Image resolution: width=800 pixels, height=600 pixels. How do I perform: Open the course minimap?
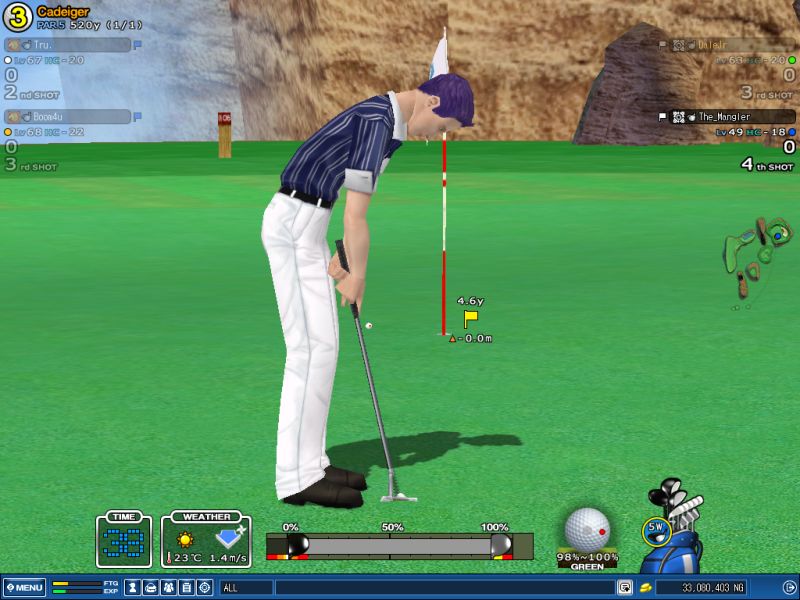(x=761, y=255)
